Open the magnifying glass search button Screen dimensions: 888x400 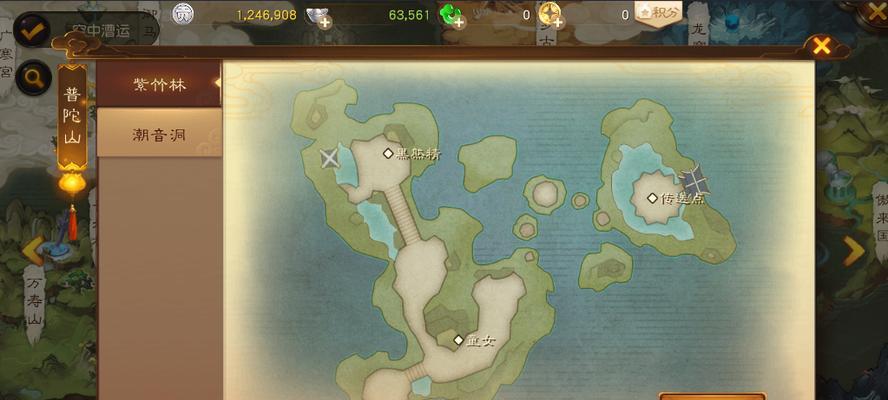[x=35, y=78]
